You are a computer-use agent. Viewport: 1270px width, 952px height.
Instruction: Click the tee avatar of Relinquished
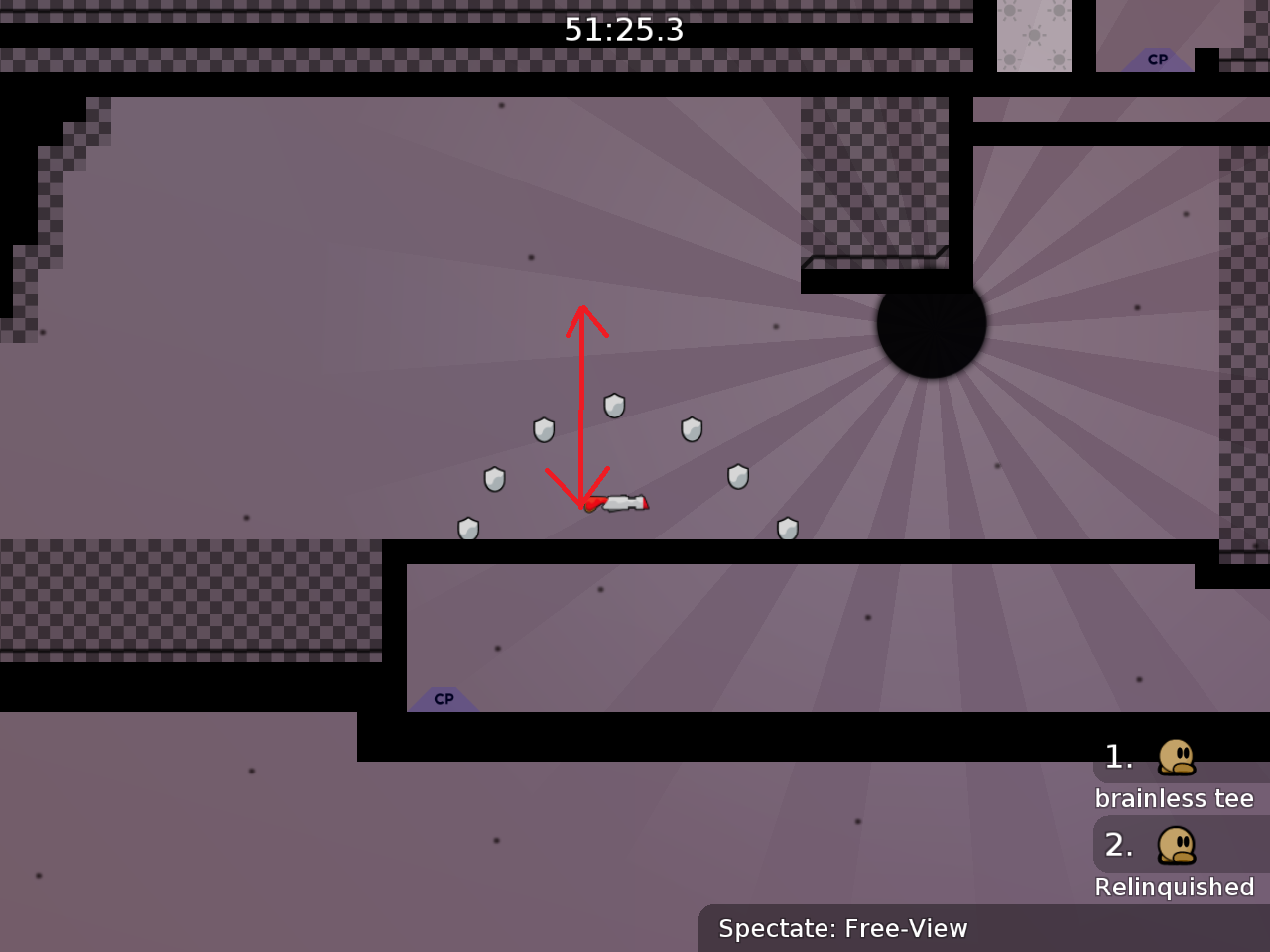click(x=1174, y=847)
